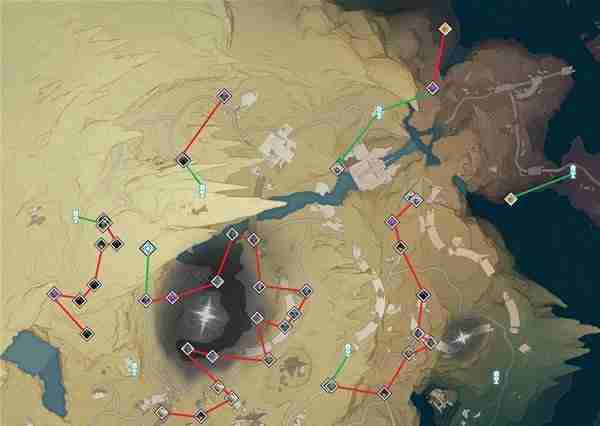Click the marker highlighted with a blue ring
The height and width of the screenshot is (426, 600).
(x=148, y=247)
